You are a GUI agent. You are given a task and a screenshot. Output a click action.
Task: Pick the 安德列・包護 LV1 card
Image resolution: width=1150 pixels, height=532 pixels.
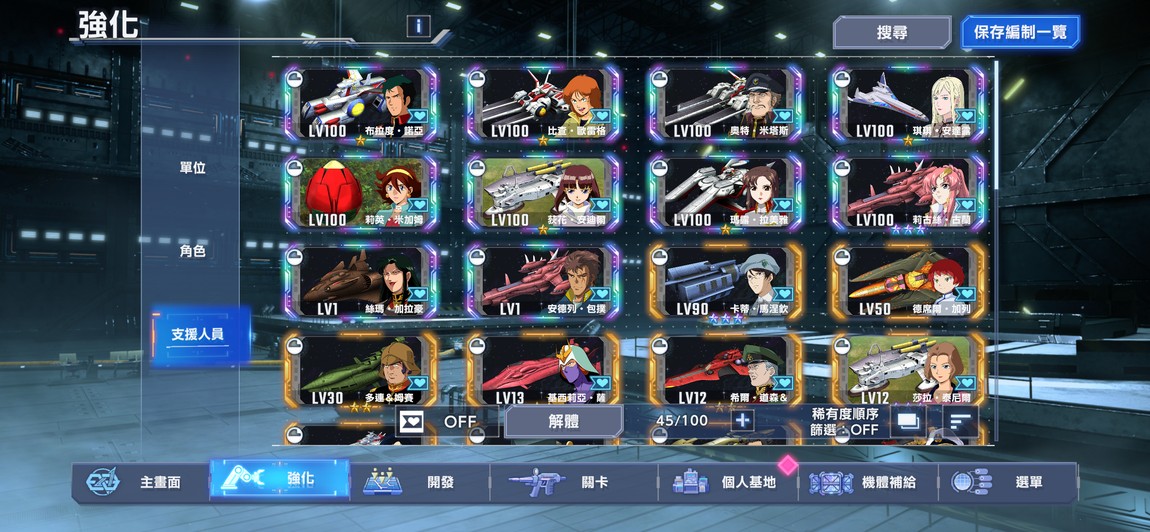(543, 283)
